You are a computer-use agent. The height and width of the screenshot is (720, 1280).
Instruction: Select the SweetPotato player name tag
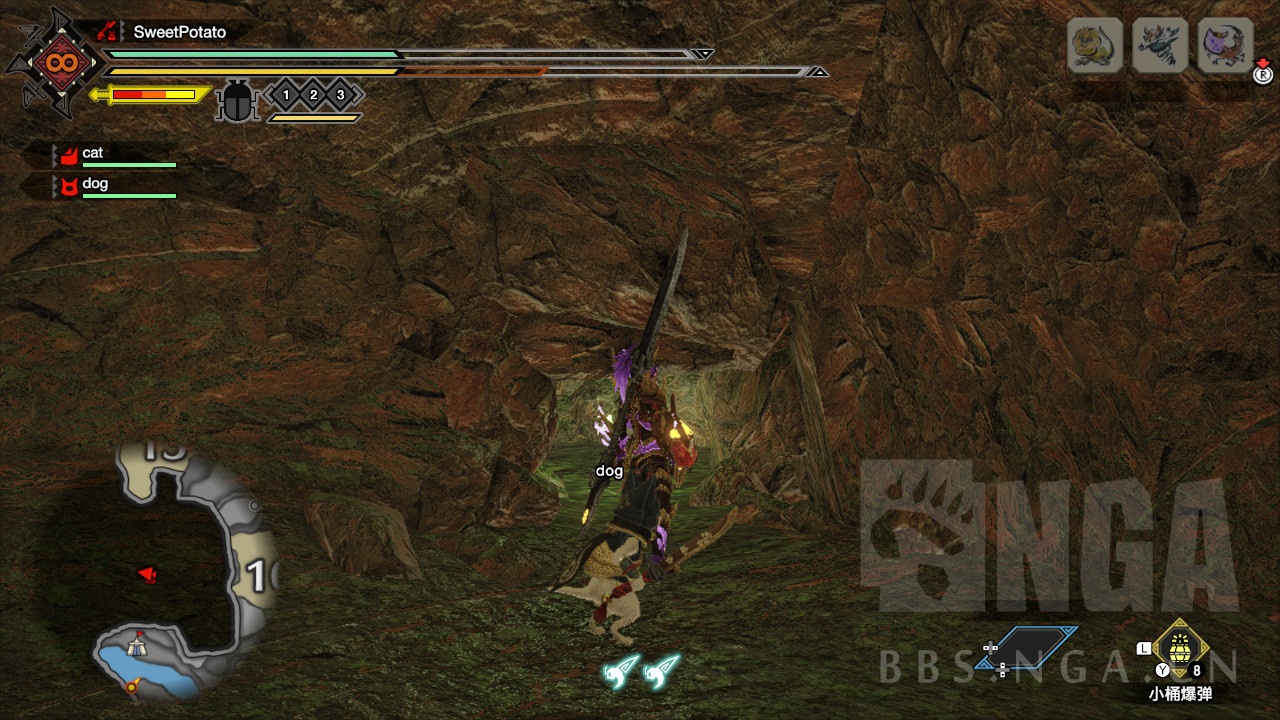pos(179,32)
